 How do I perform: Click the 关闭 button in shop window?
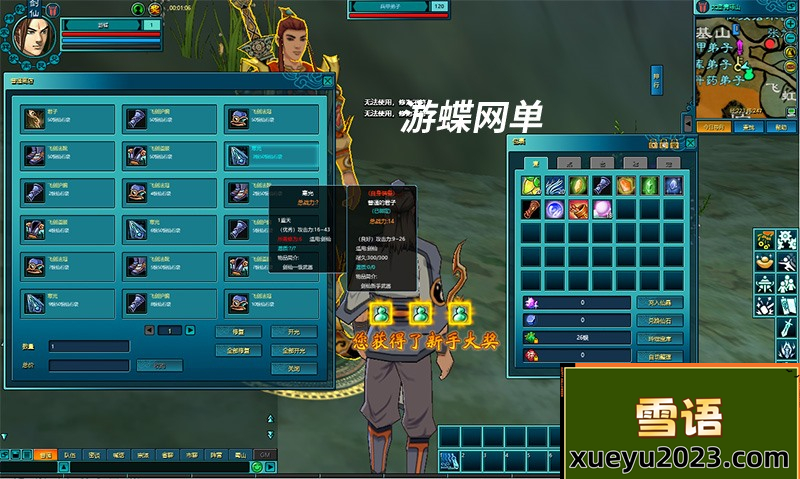coord(293,368)
